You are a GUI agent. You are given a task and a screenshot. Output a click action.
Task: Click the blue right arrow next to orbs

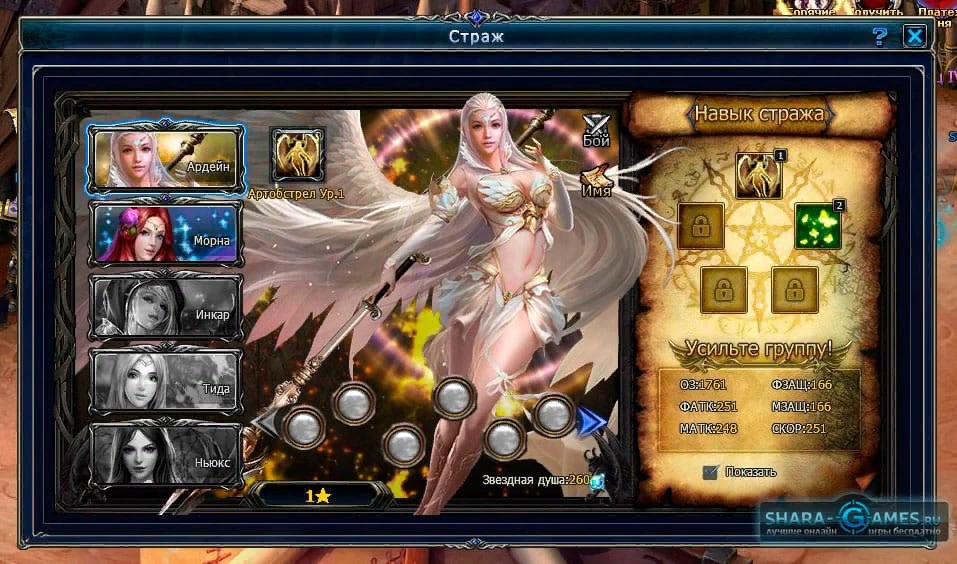[x=593, y=422]
